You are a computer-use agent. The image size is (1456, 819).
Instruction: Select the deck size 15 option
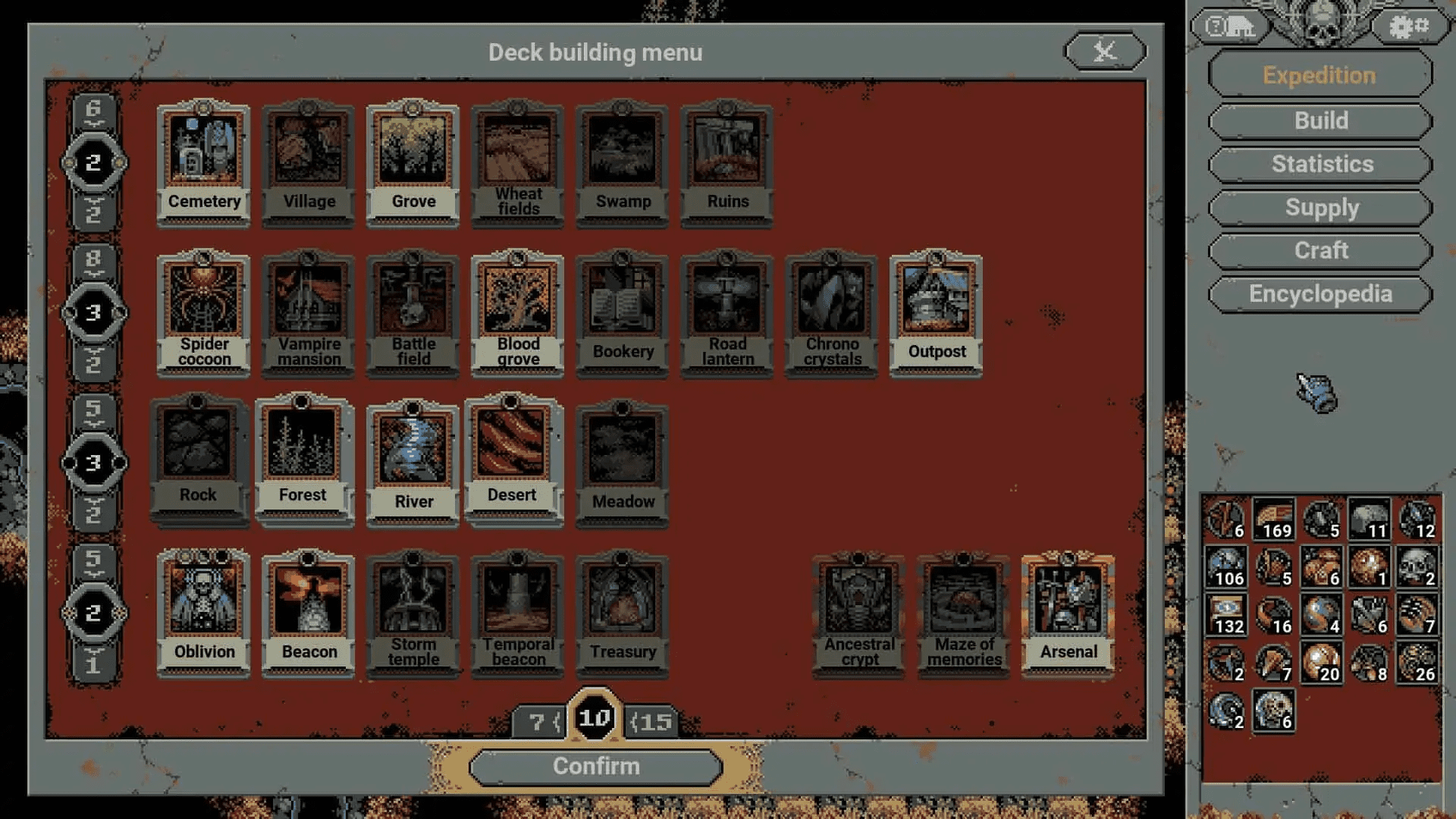[x=651, y=721]
